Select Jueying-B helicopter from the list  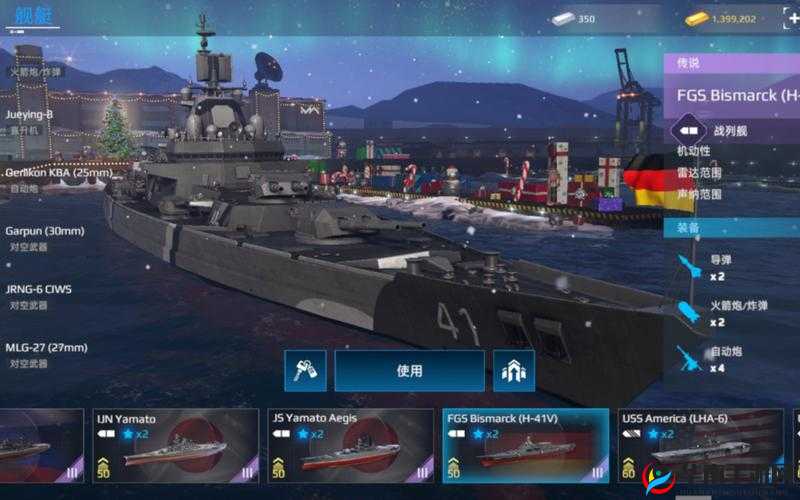pos(30,121)
